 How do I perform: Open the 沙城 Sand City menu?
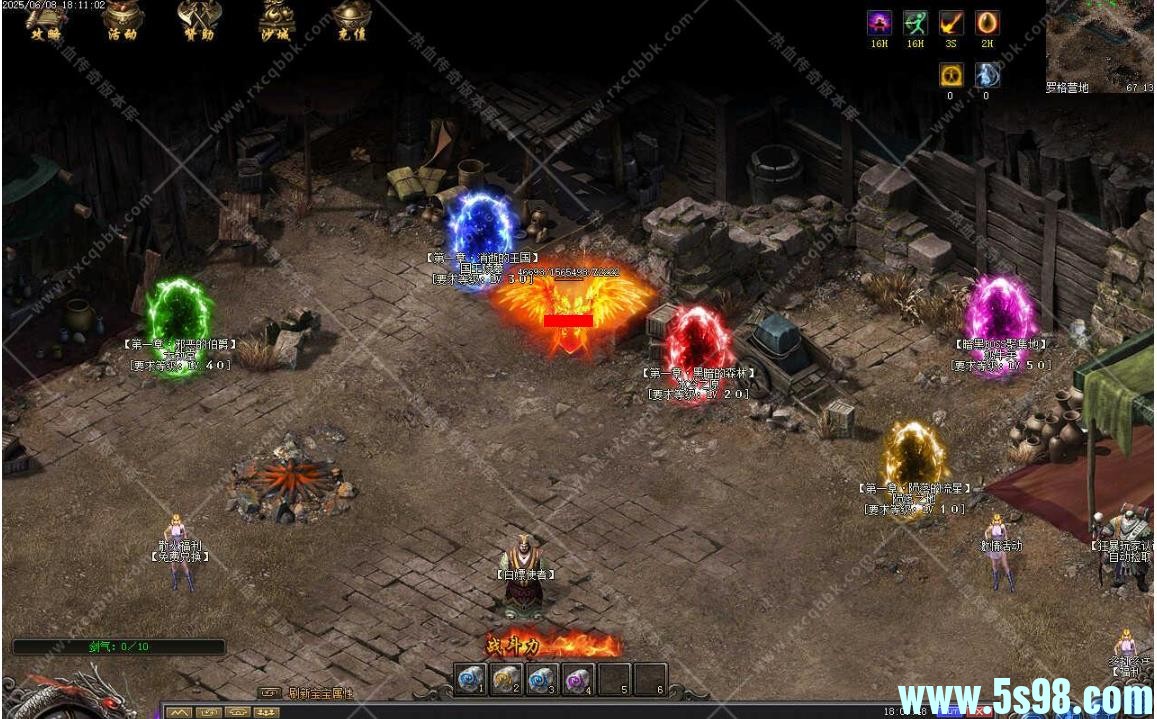276,20
